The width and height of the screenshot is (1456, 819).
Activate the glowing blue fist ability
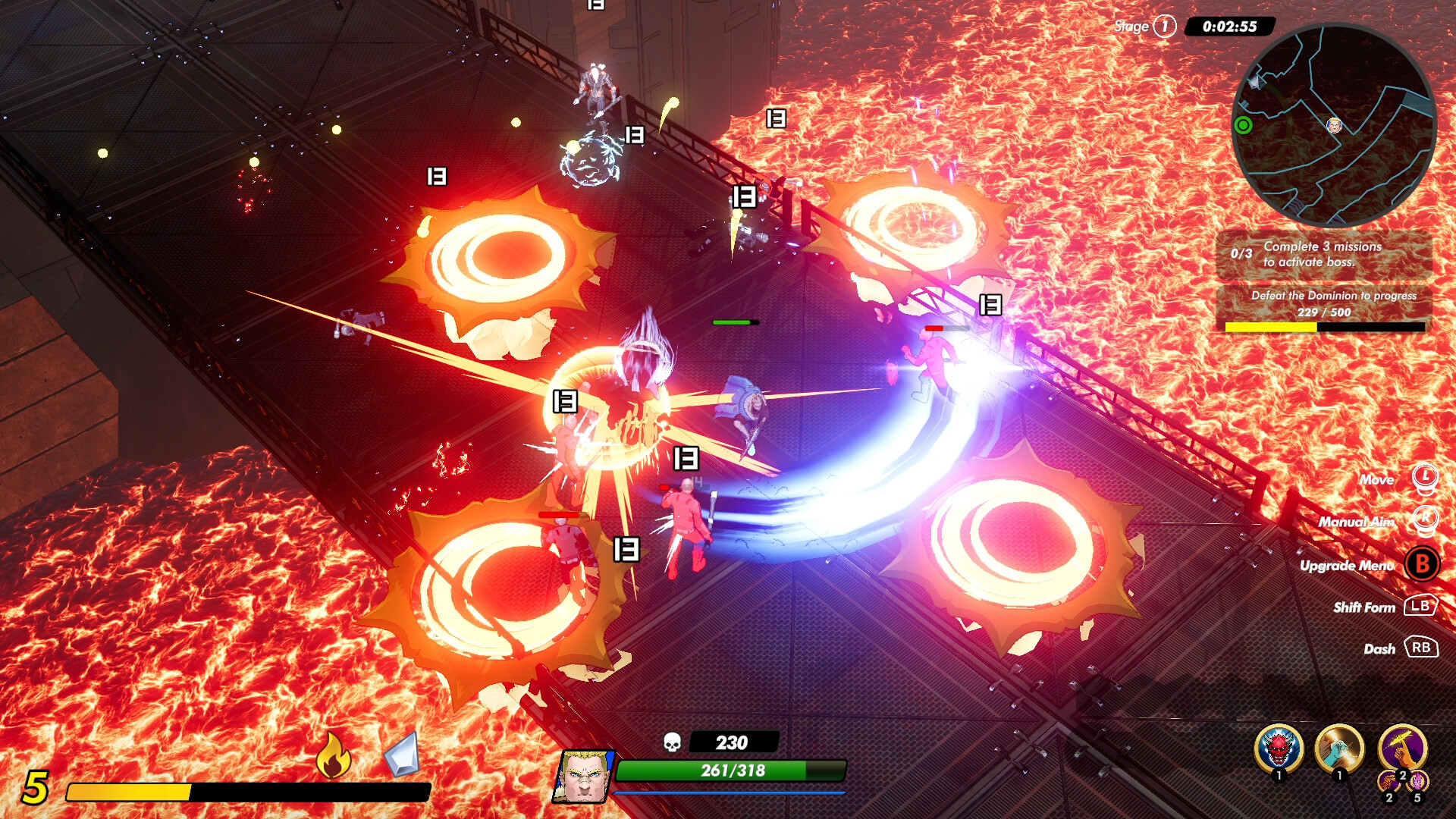coord(1339,749)
